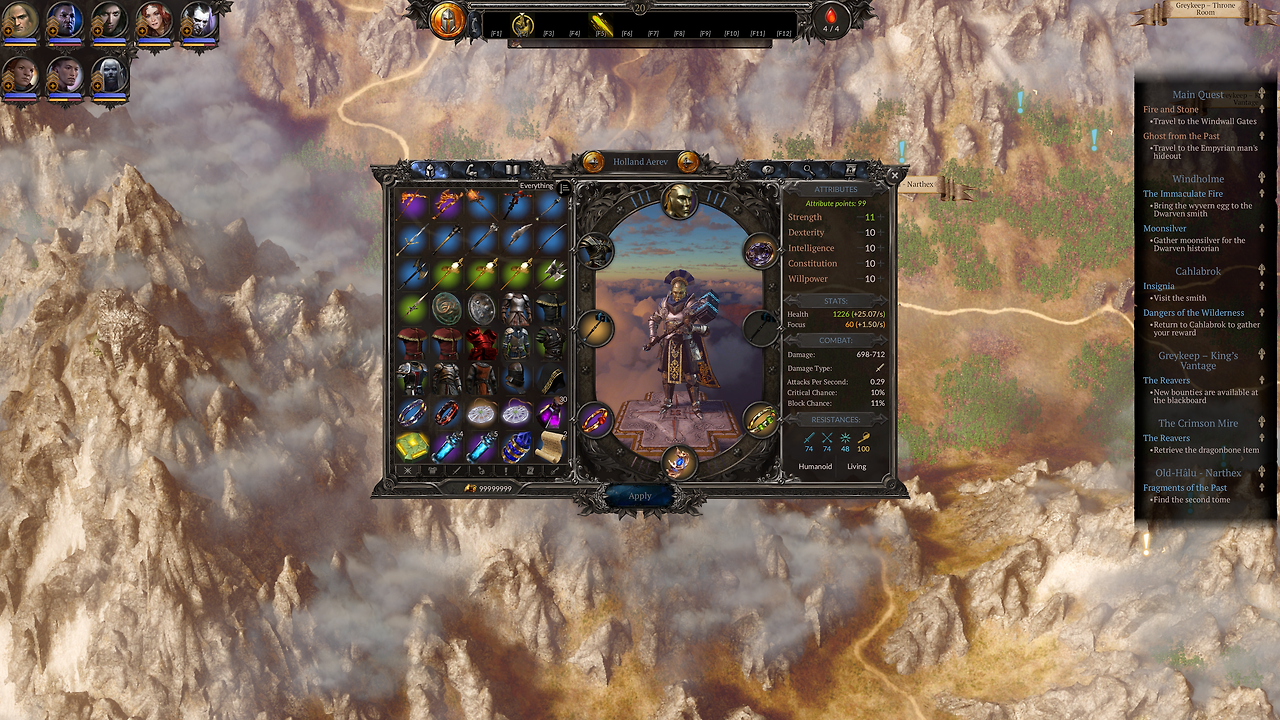
Task: Select the equipped golden mask head slot
Action: click(680, 200)
